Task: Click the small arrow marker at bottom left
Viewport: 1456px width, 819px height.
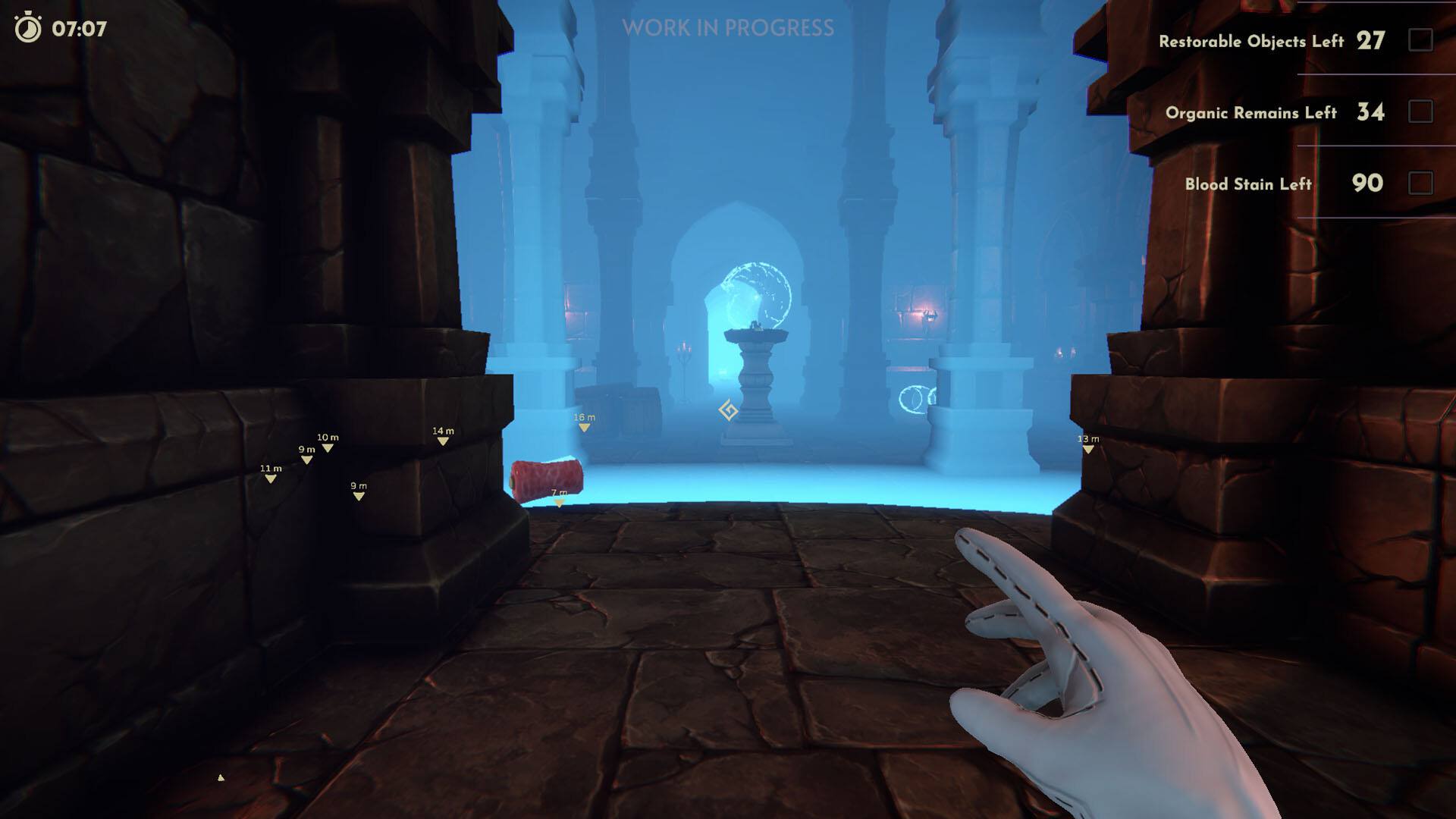Action: pyautogui.click(x=219, y=777)
